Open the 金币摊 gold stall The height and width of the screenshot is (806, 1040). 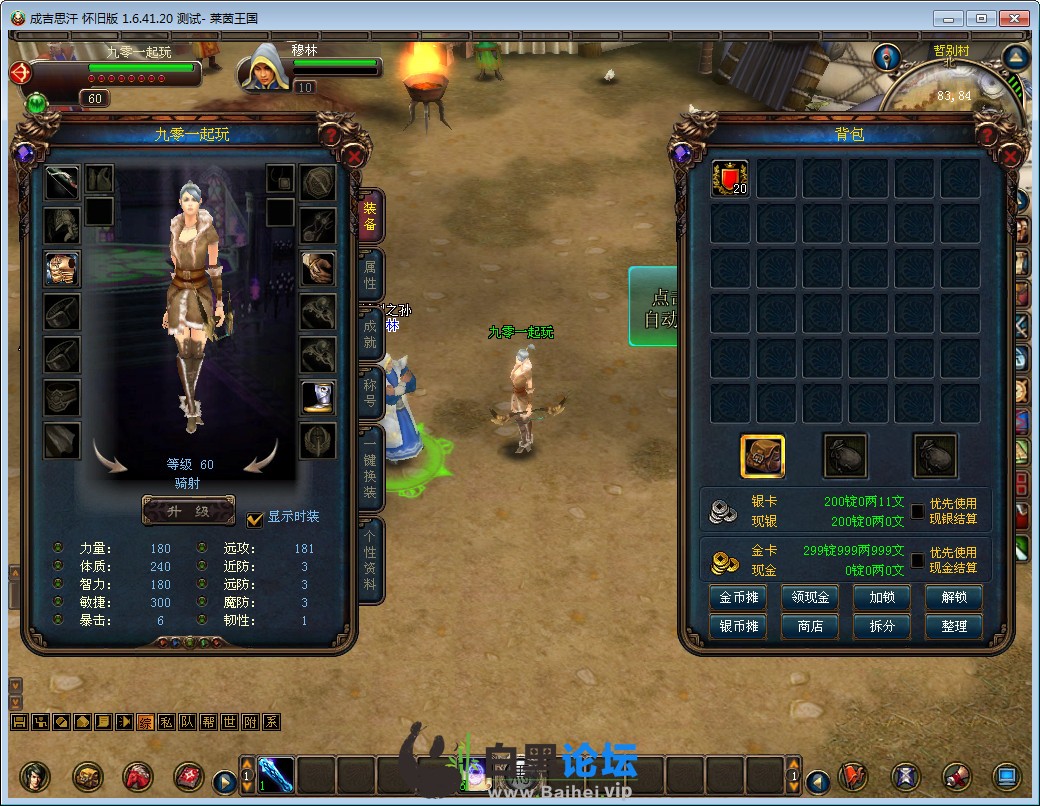coord(738,598)
